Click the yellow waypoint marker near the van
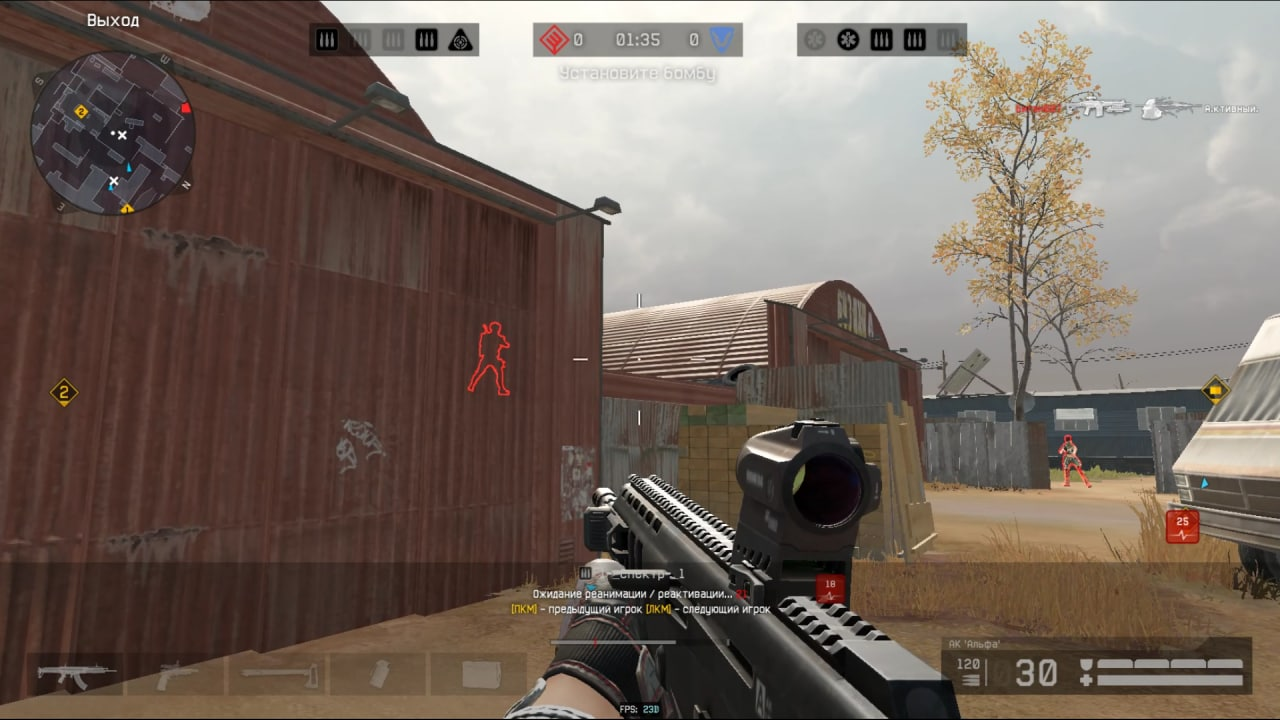The width and height of the screenshot is (1280, 720). pos(1215,389)
